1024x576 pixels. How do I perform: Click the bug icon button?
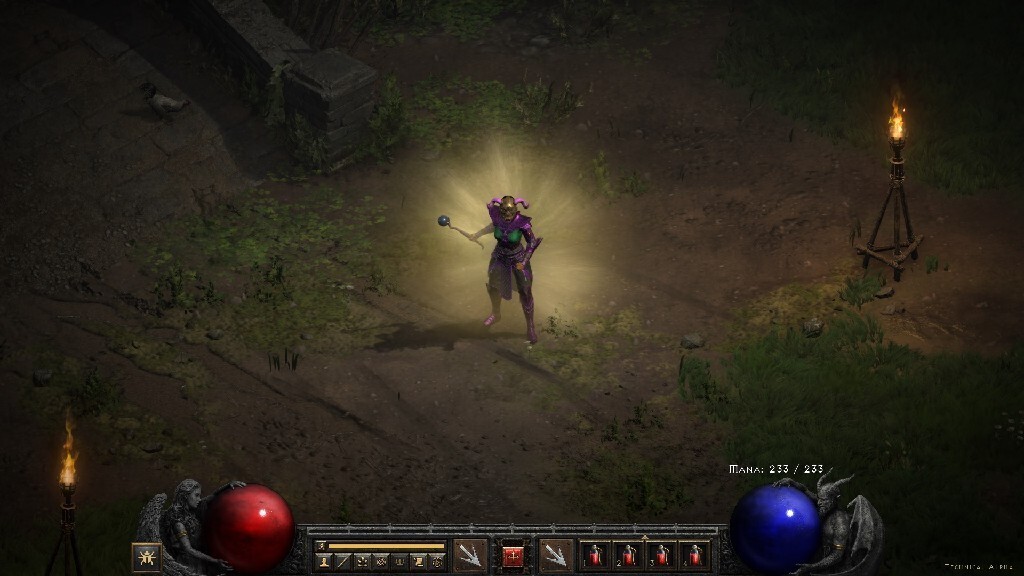pyautogui.click(x=146, y=556)
